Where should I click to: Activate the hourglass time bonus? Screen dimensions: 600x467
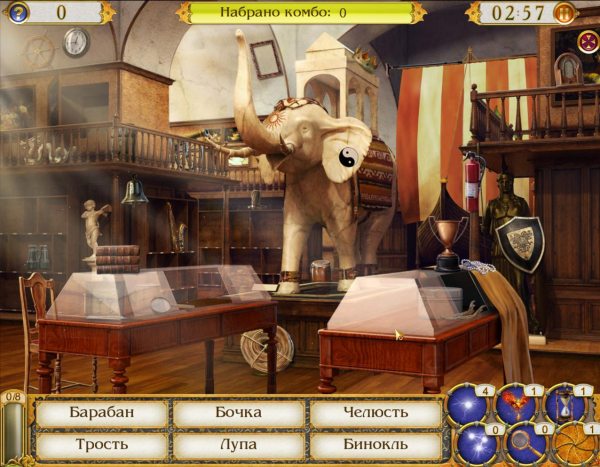[x=565, y=402]
